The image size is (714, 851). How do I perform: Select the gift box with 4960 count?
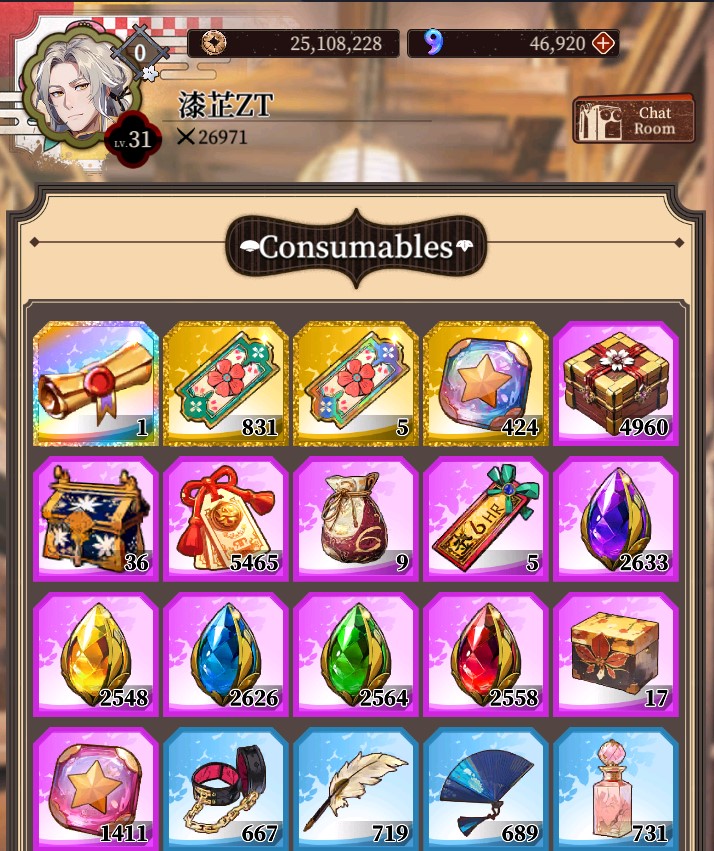point(616,383)
